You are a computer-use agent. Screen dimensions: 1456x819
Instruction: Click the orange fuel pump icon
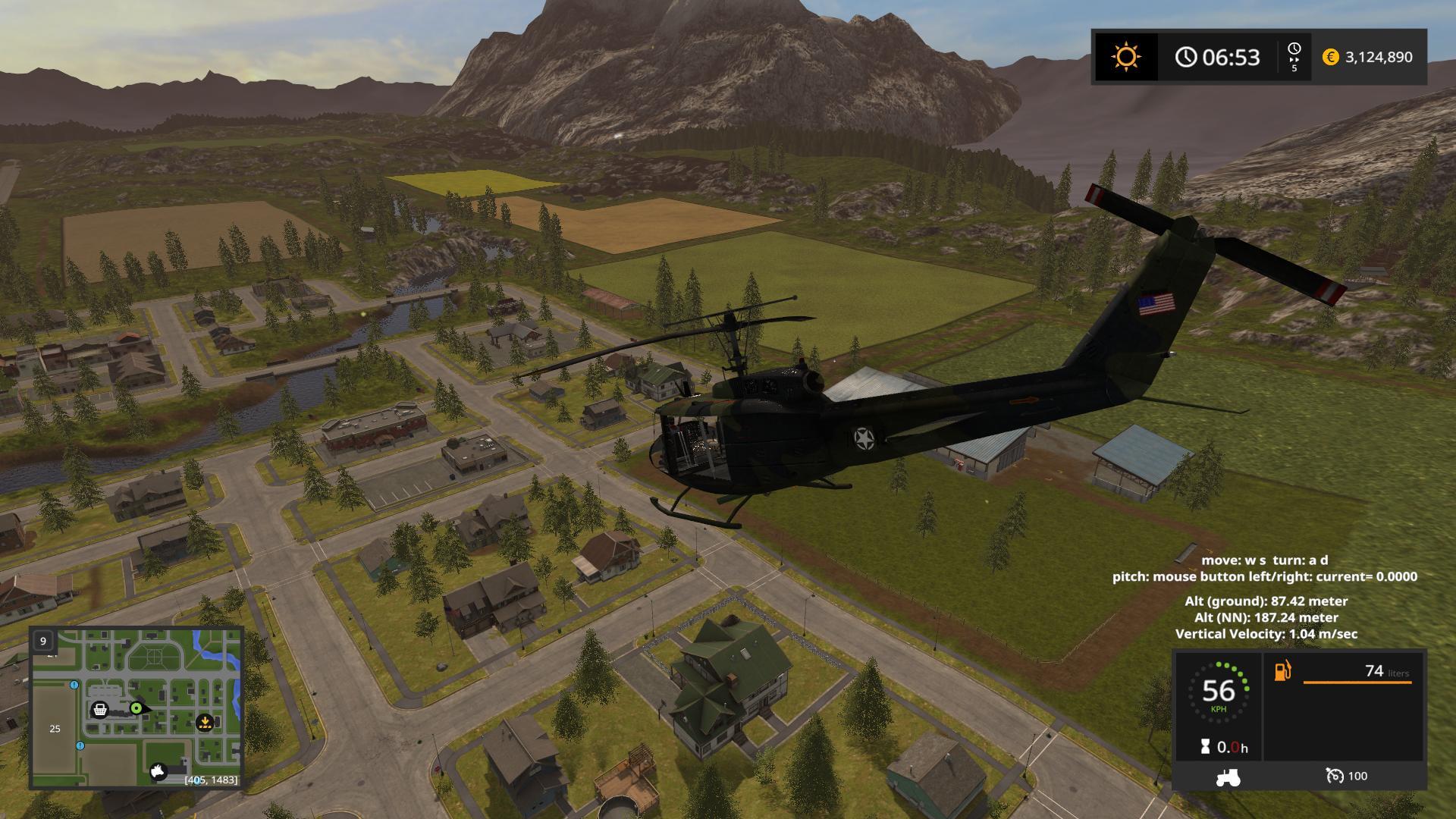(1282, 671)
